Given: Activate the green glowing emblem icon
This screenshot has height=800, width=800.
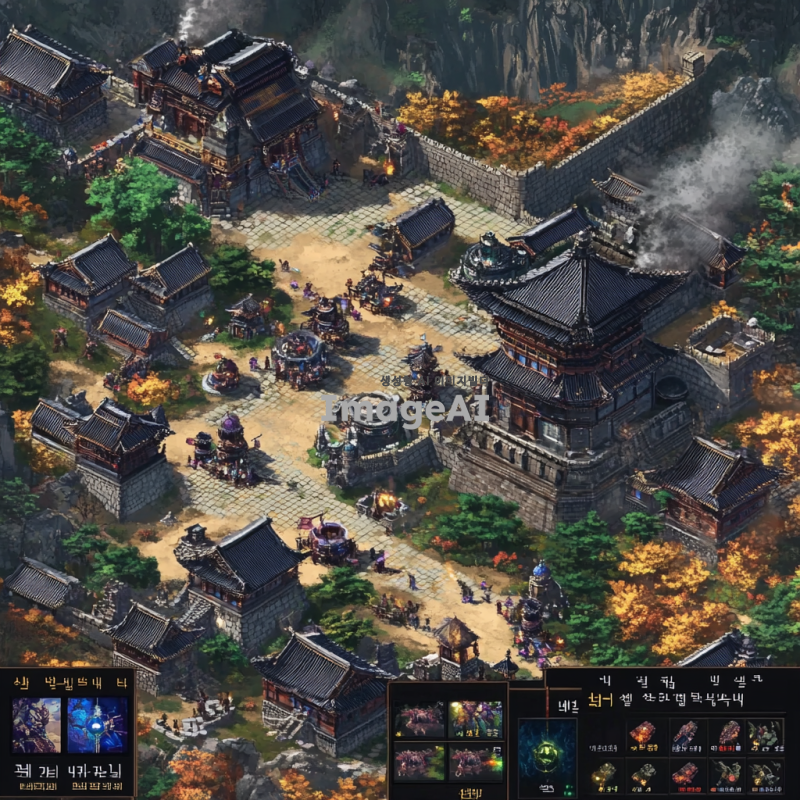Looking at the screenshot, I should (546, 754).
